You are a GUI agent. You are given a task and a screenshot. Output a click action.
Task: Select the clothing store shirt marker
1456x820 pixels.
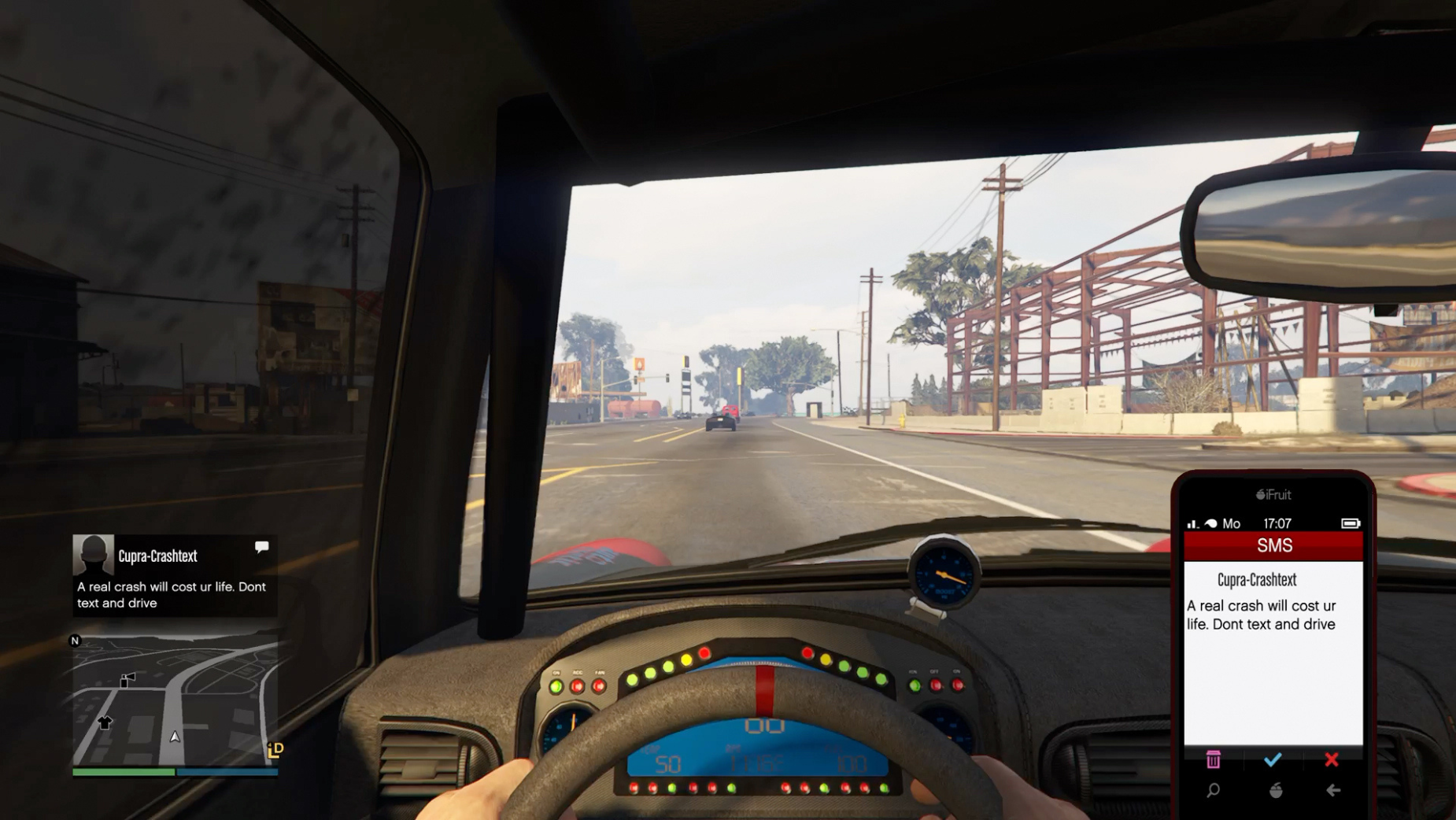pyautogui.click(x=105, y=722)
